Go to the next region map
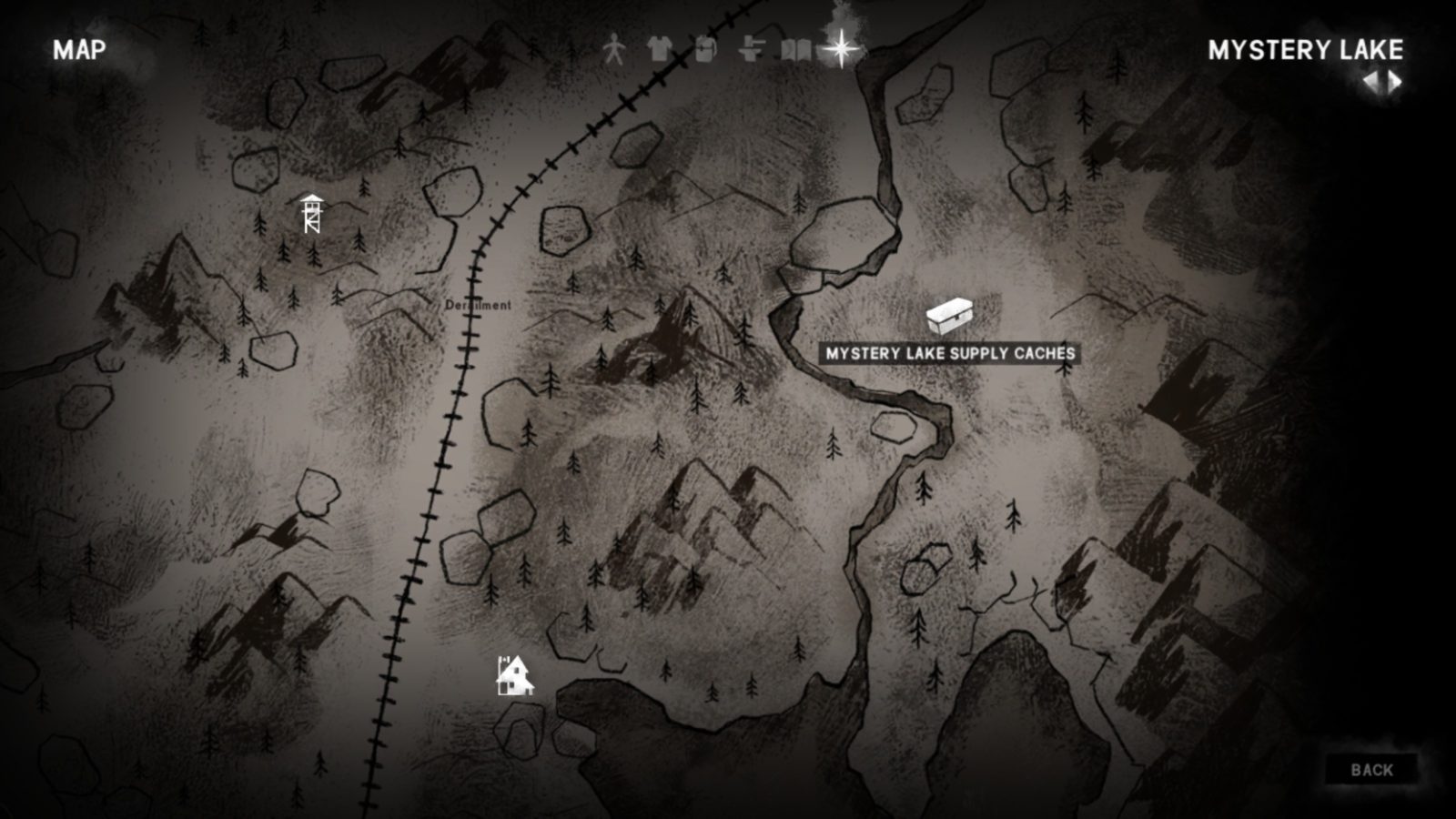Screen dimensions: 1456x819 point(1396,83)
